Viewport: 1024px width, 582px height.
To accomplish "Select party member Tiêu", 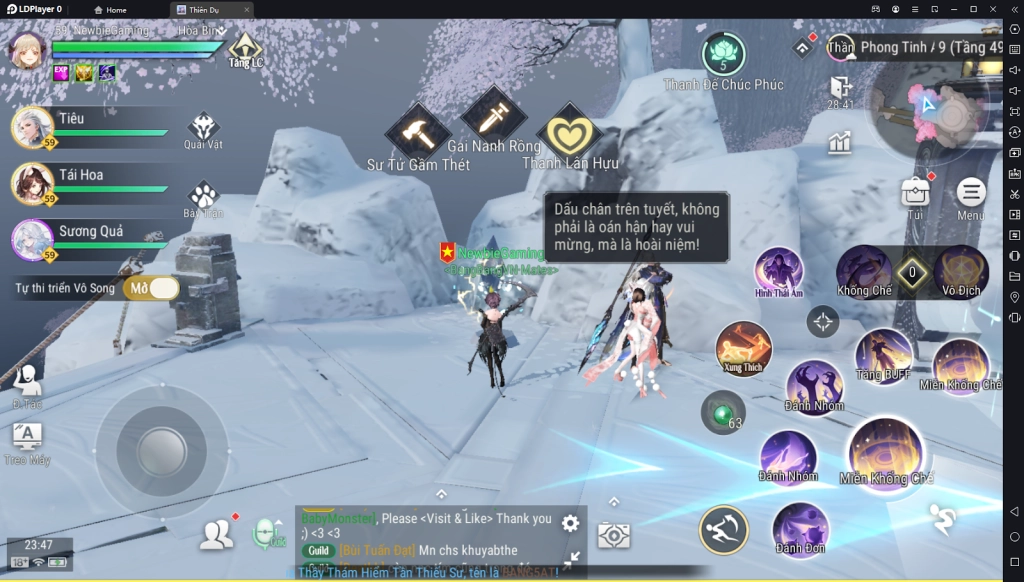I will click(32, 127).
